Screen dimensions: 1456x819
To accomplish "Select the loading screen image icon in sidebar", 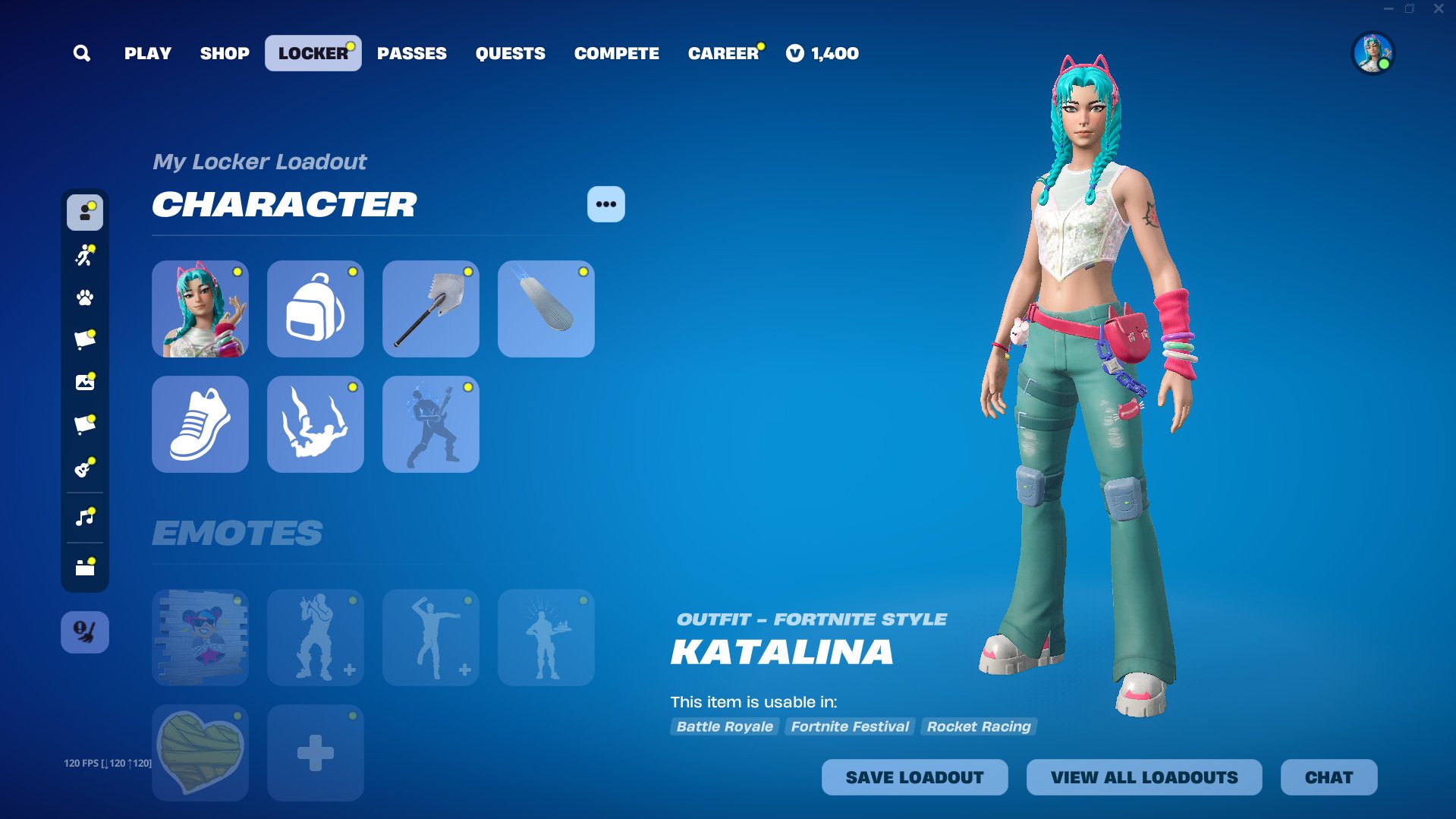I will pyautogui.click(x=84, y=382).
